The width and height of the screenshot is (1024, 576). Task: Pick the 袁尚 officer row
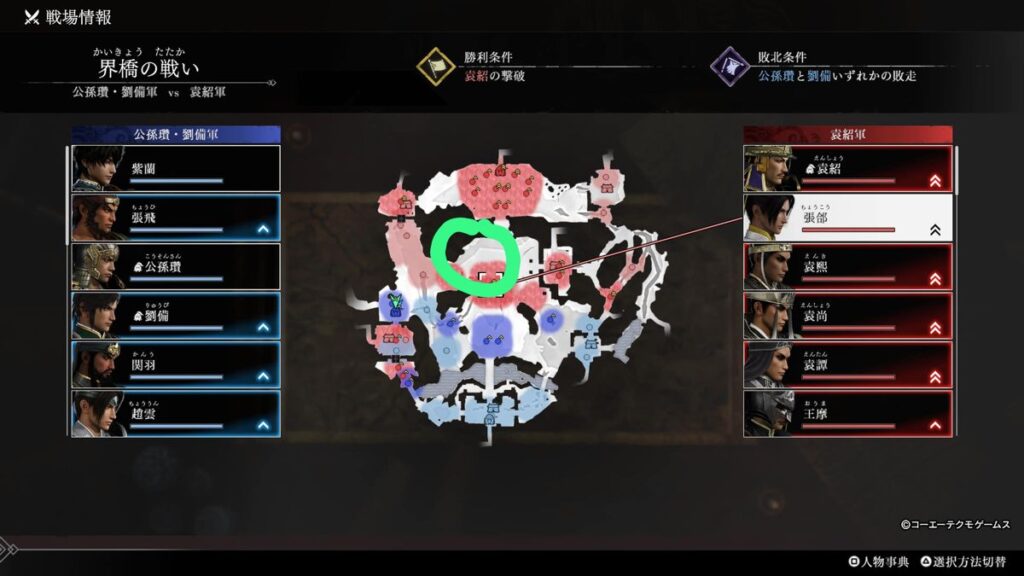coord(848,316)
